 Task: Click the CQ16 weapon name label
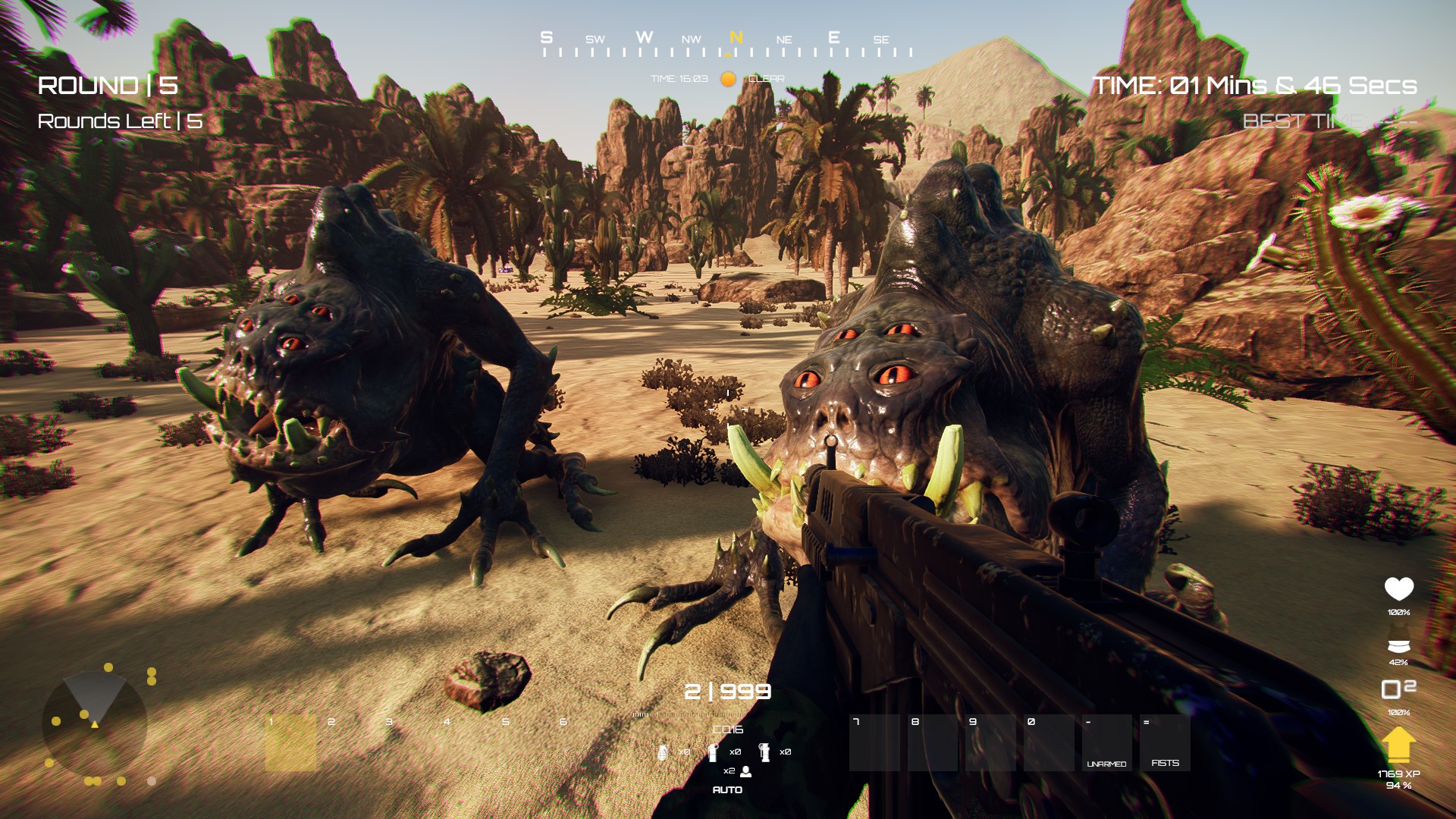(x=728, y=728)
